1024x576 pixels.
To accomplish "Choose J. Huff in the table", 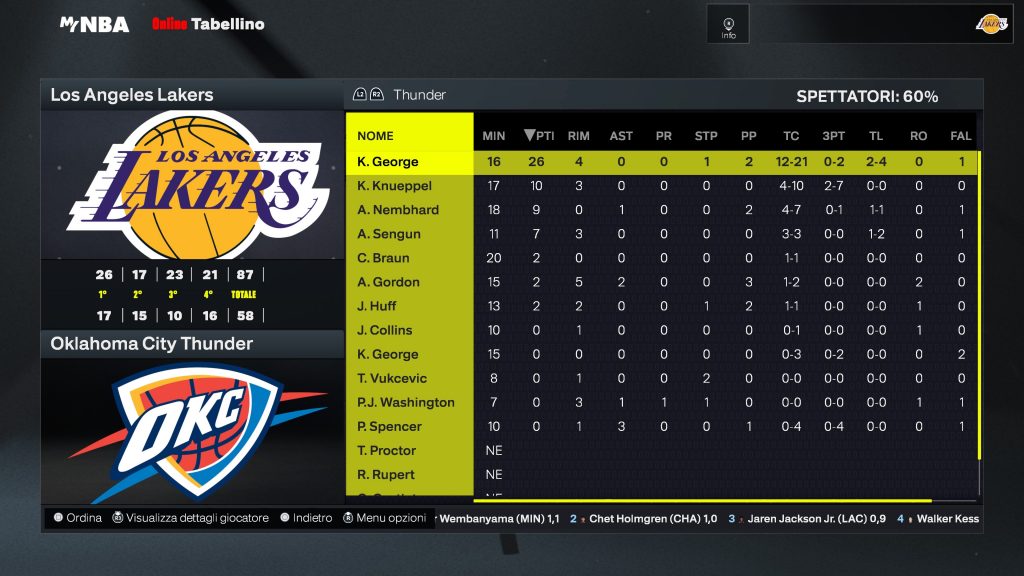I will point(376,306).
